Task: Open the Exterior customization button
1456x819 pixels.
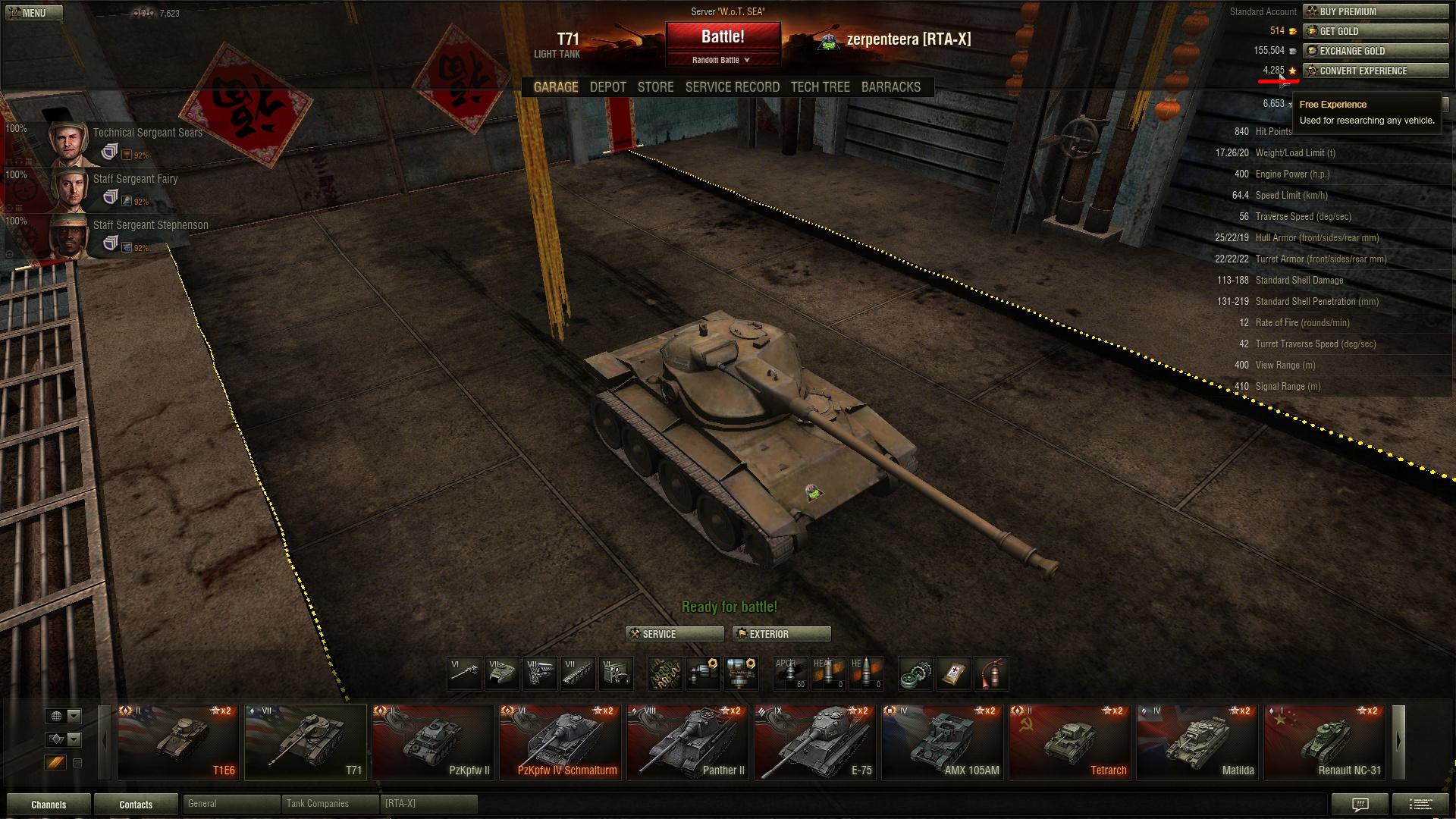Action: click(x=781, y=634)
